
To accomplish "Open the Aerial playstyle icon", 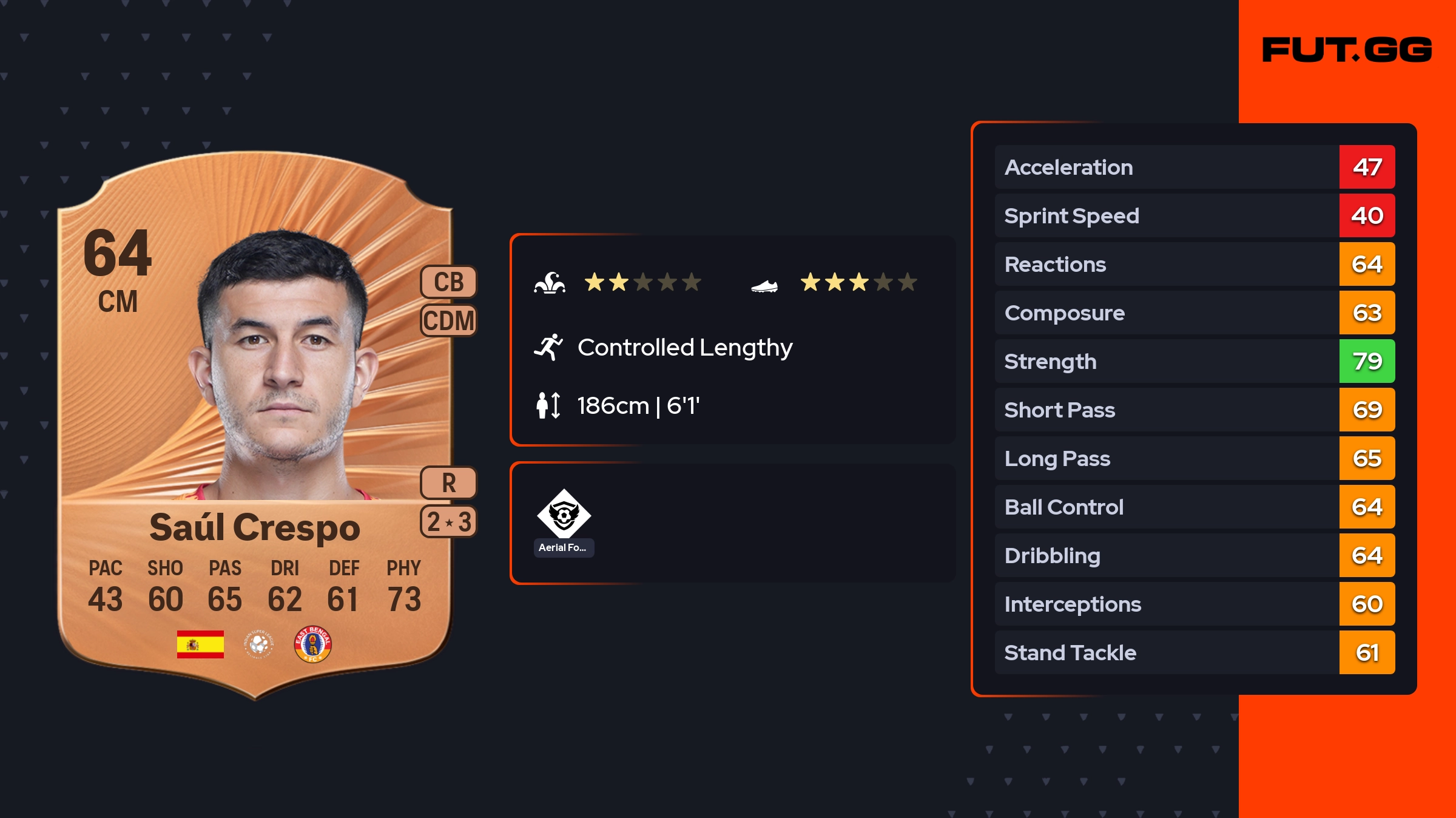I will (564, 515).
